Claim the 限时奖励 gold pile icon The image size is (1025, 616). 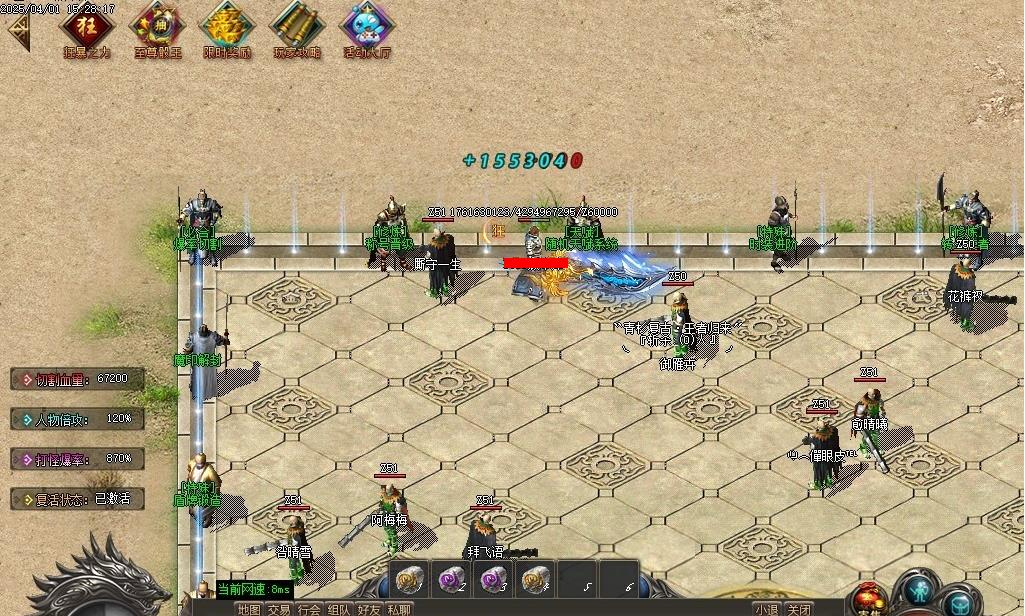(x=227, y=26)
